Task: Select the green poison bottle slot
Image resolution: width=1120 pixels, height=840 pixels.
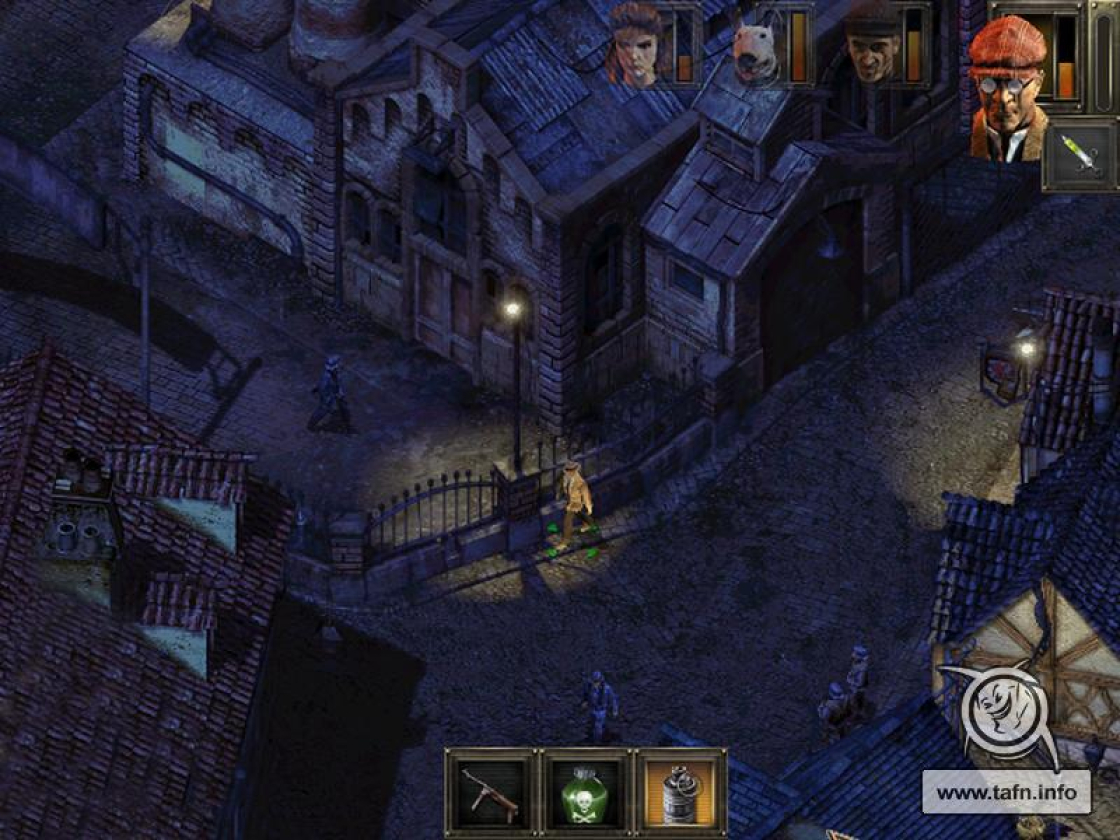Action: click(x=586, y=791)
